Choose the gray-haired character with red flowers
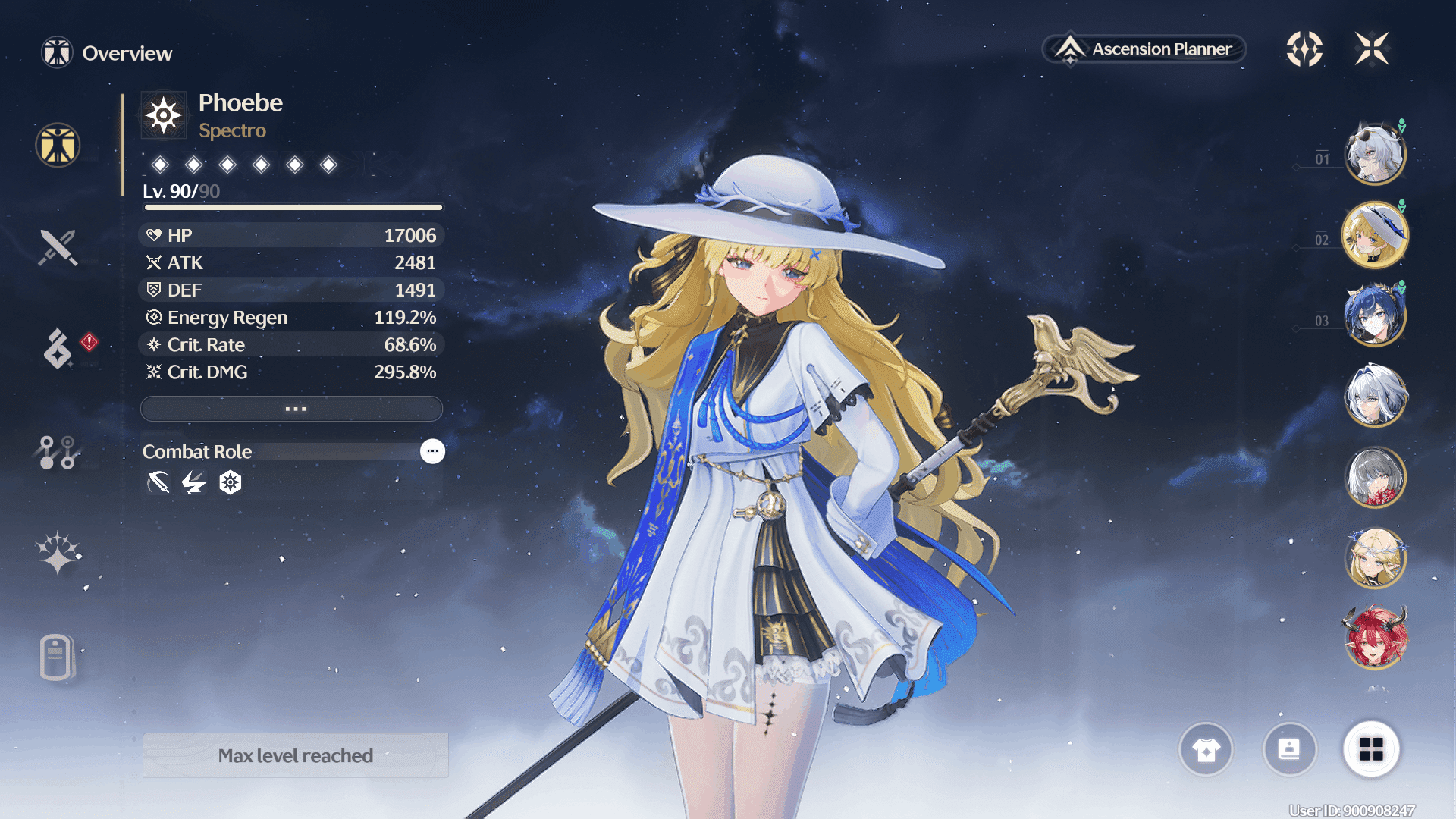This screenshot has width=1456, height=819. click(1375, 478)
